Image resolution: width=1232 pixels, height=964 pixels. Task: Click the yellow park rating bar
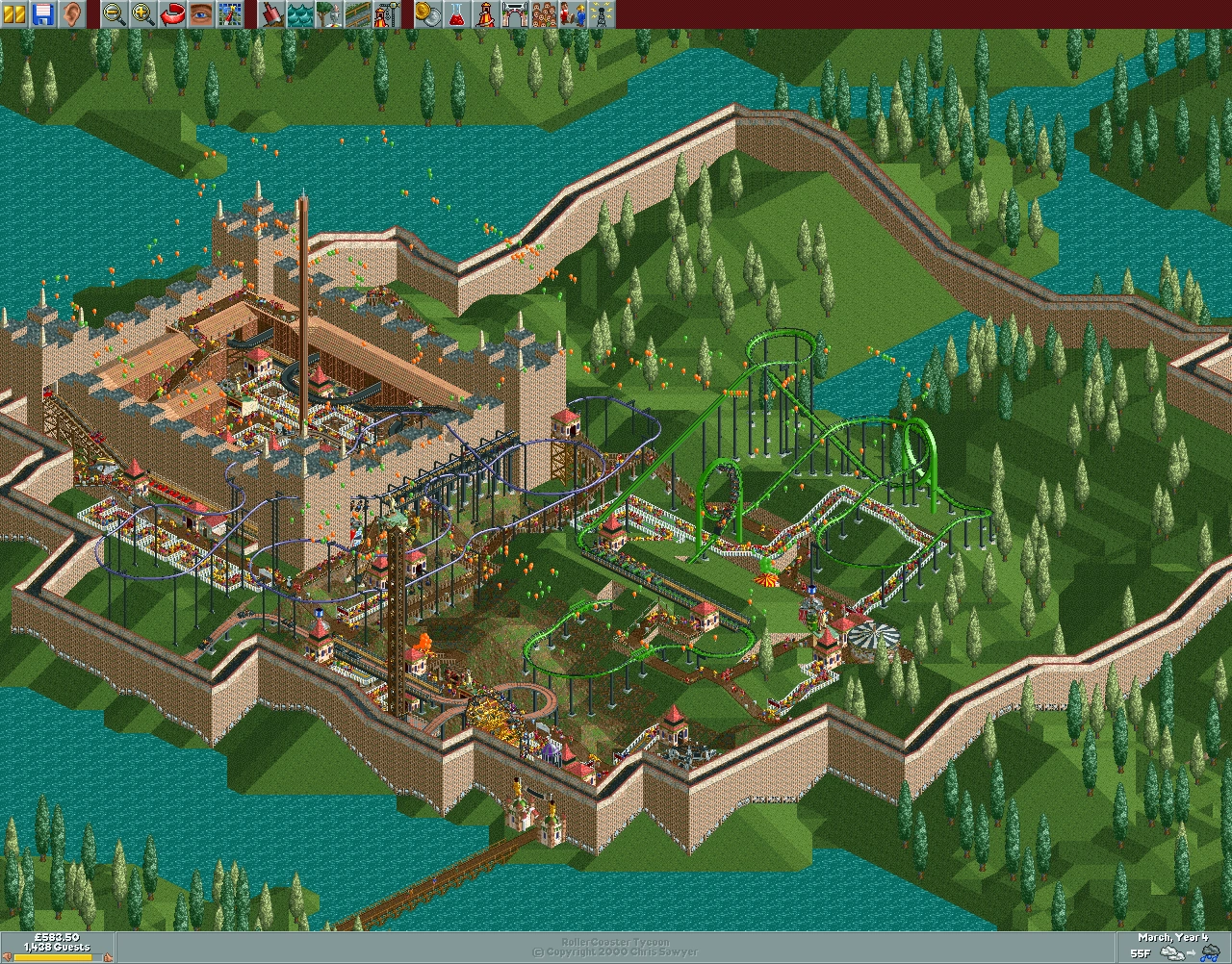point(53,957)
